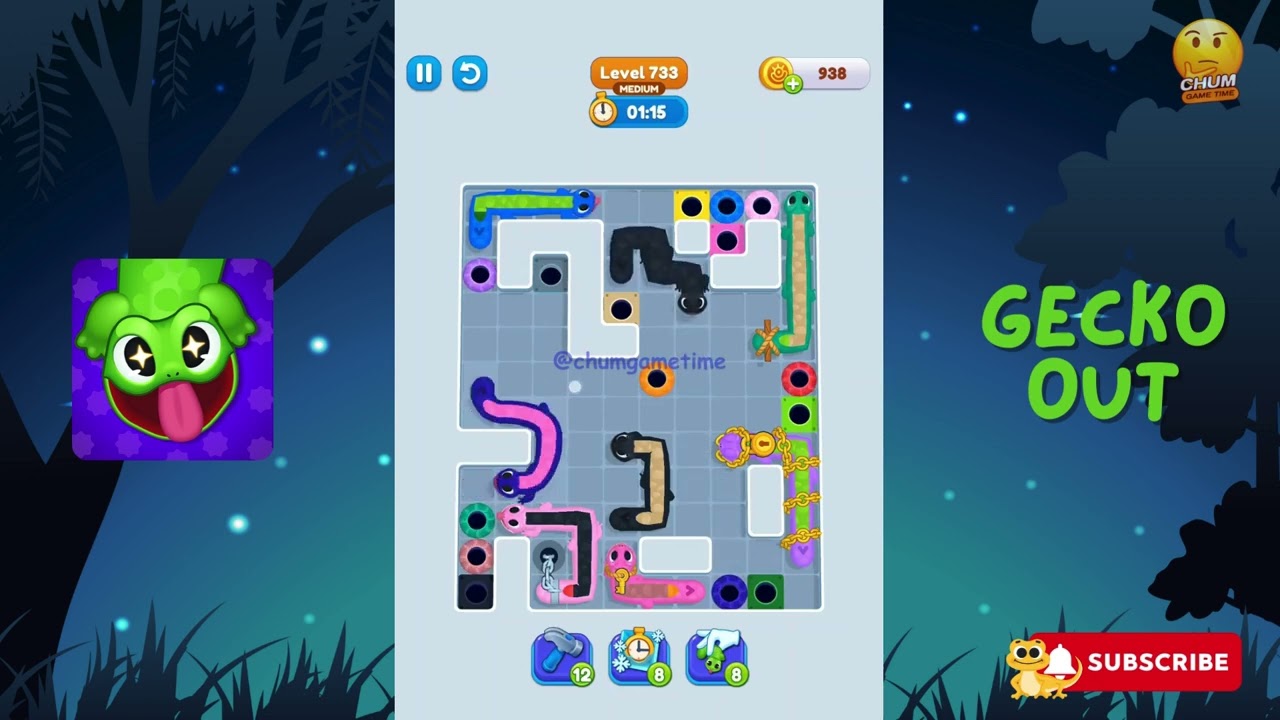Open the coin purchase with the plus icon
The image size is (1280, 720).
(x=795, y=82)
